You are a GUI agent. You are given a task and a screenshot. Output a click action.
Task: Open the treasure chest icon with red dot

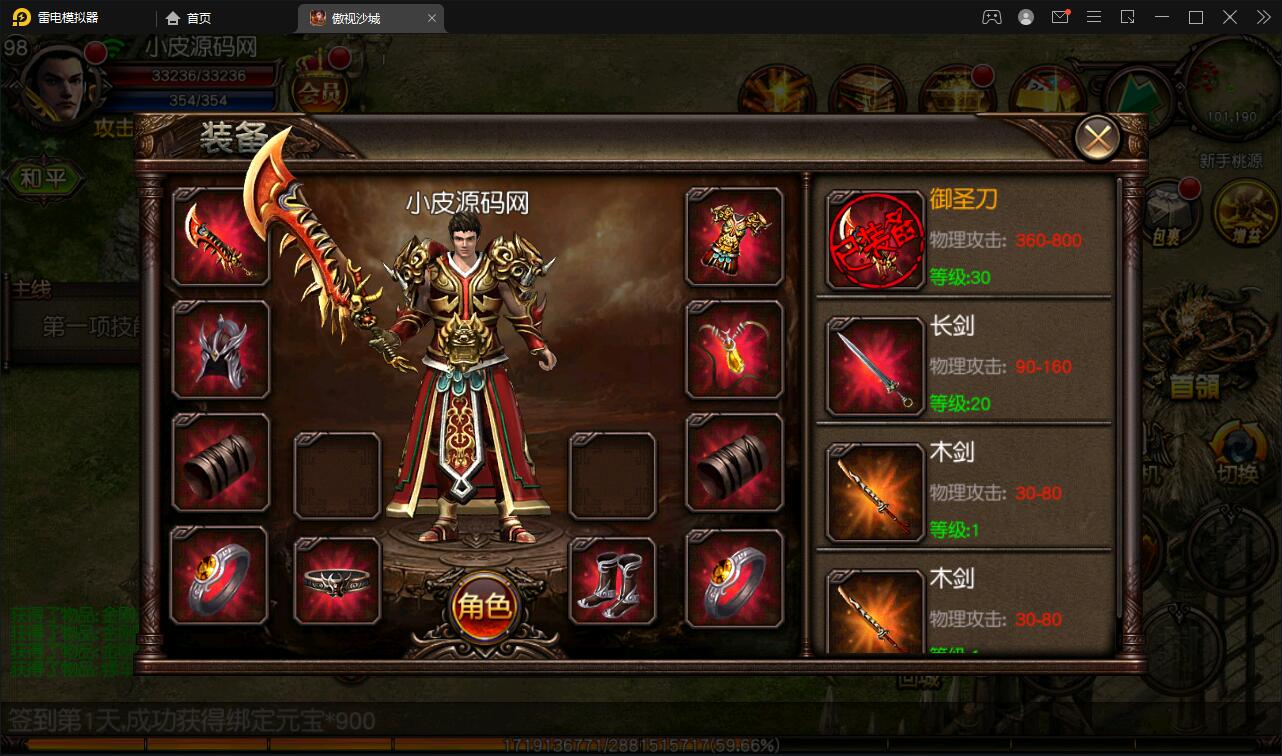(957, 87)
